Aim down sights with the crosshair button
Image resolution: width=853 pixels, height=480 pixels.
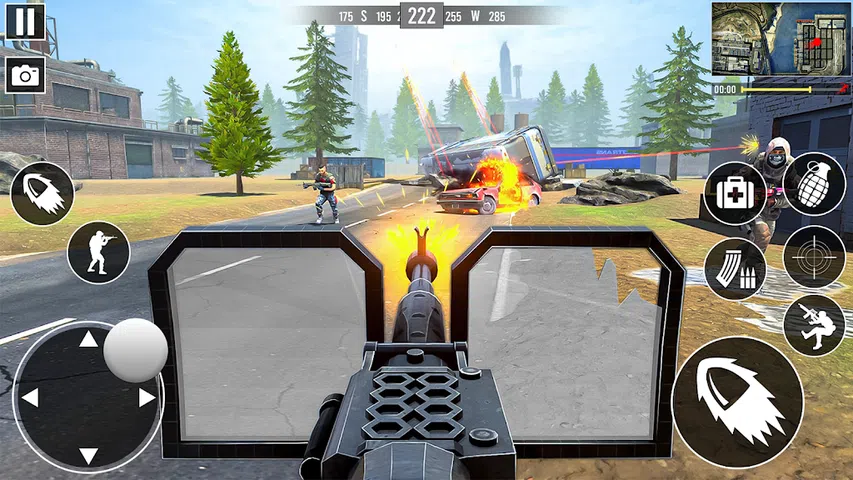pyautogui.click(x=813, y=257)
